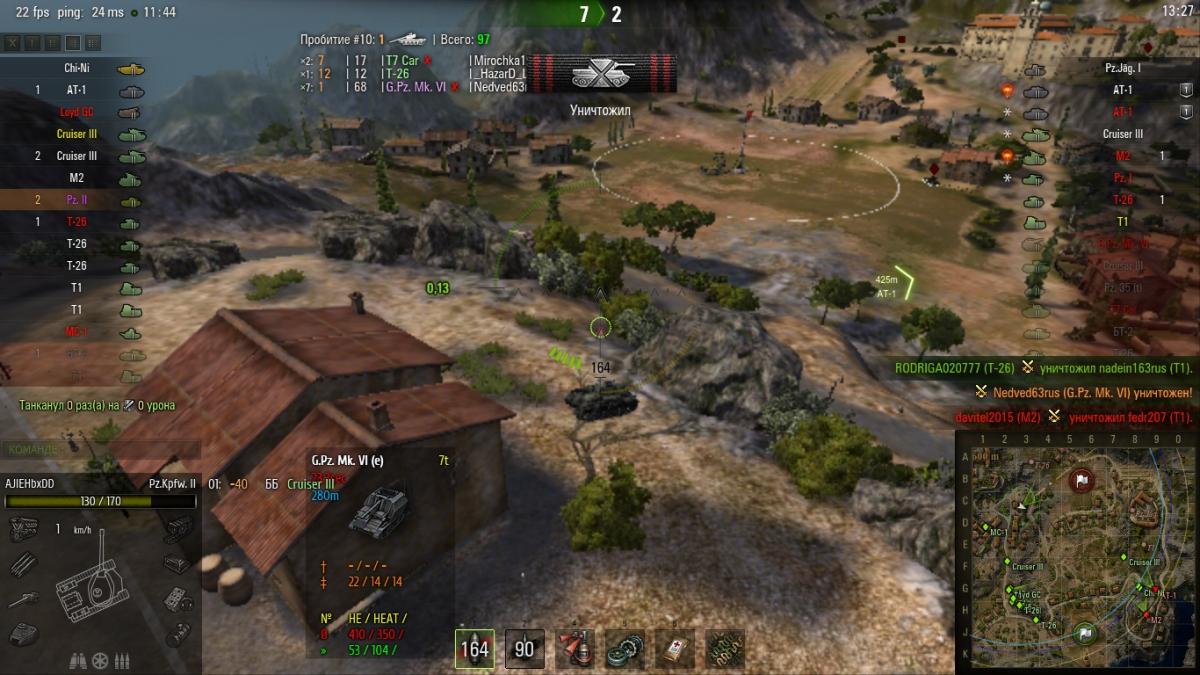The width and height of the screenshot is (1200, 675).
Task: Switch to the shell slot showing 90
Action: [524, 649]
